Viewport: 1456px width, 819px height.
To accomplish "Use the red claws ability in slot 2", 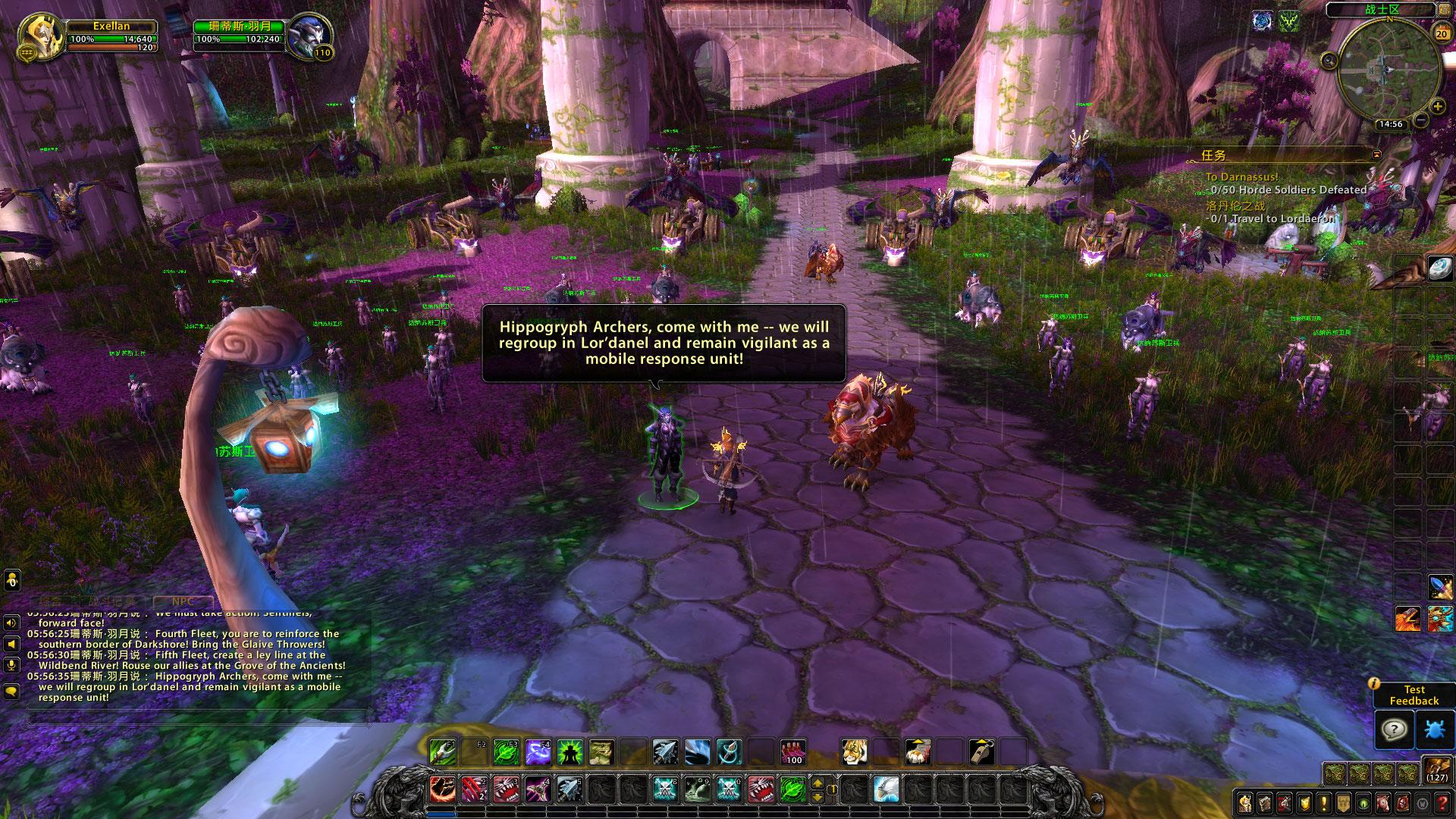I will 474,789.
